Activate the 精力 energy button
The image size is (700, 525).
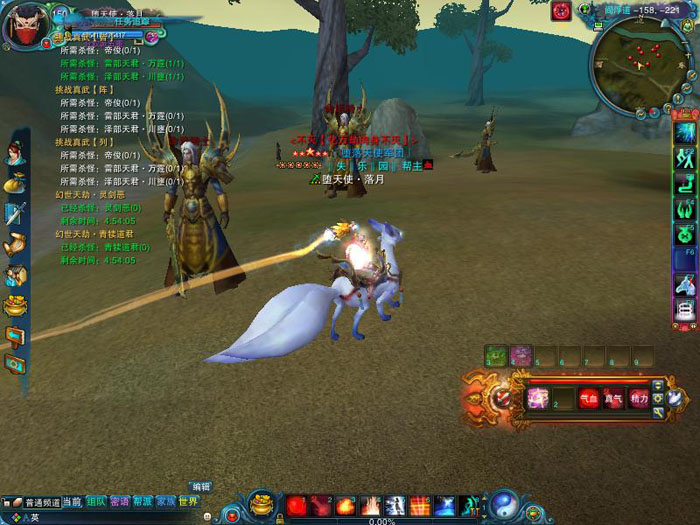tap(639, 398)
